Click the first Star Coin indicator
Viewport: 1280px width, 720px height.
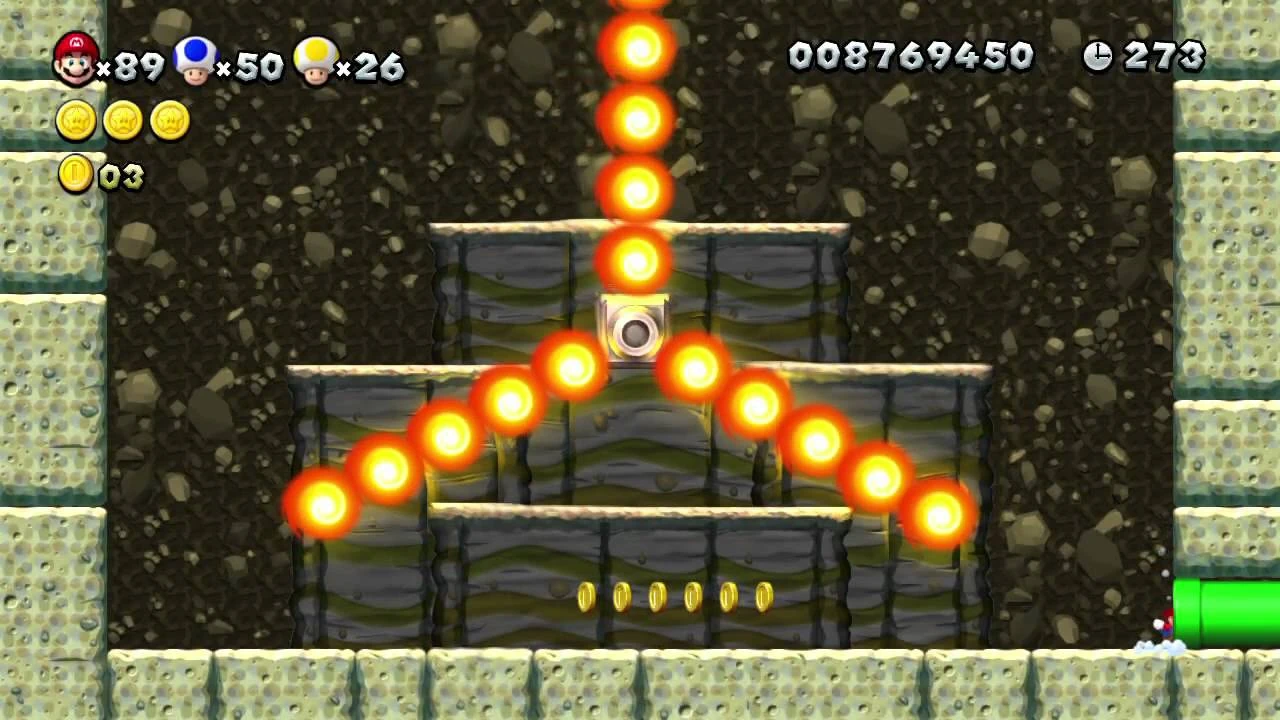pos(76,121)
